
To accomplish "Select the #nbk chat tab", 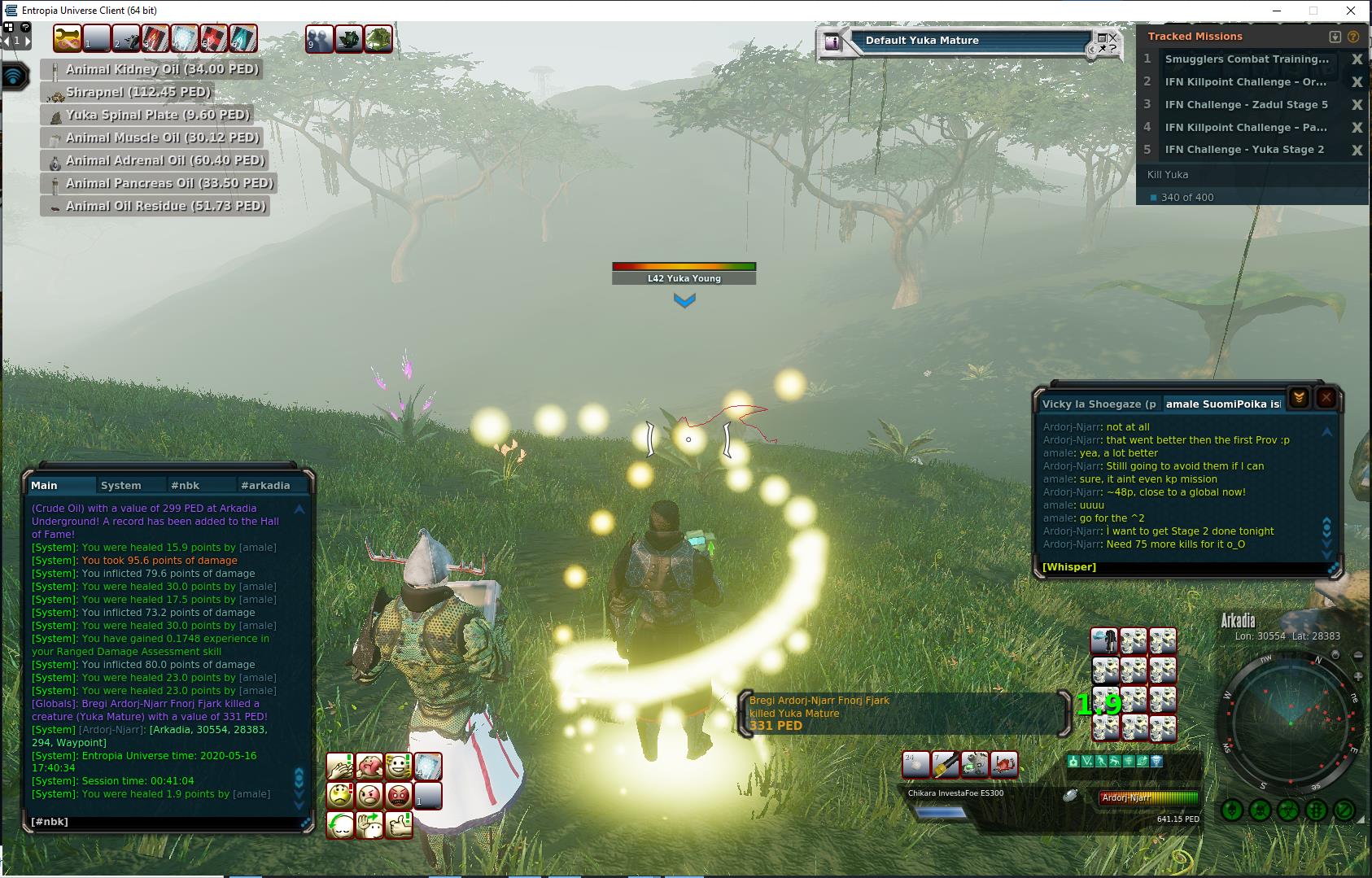I will click(185, 485).
